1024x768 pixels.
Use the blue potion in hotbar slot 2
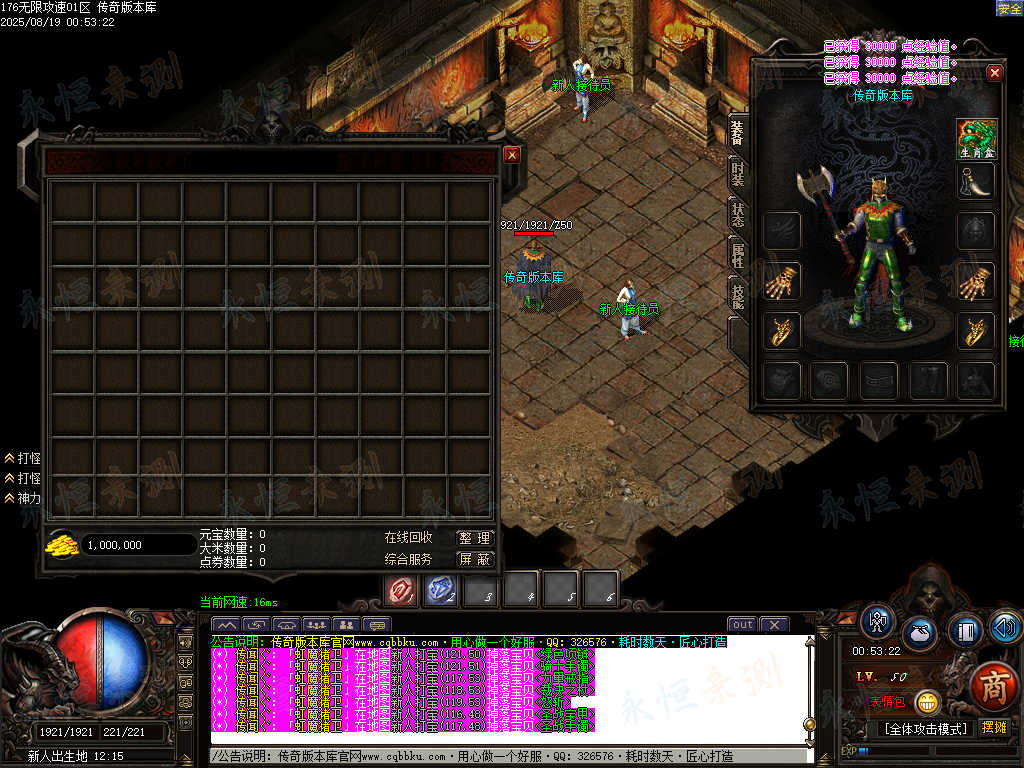tap(441, 591)
